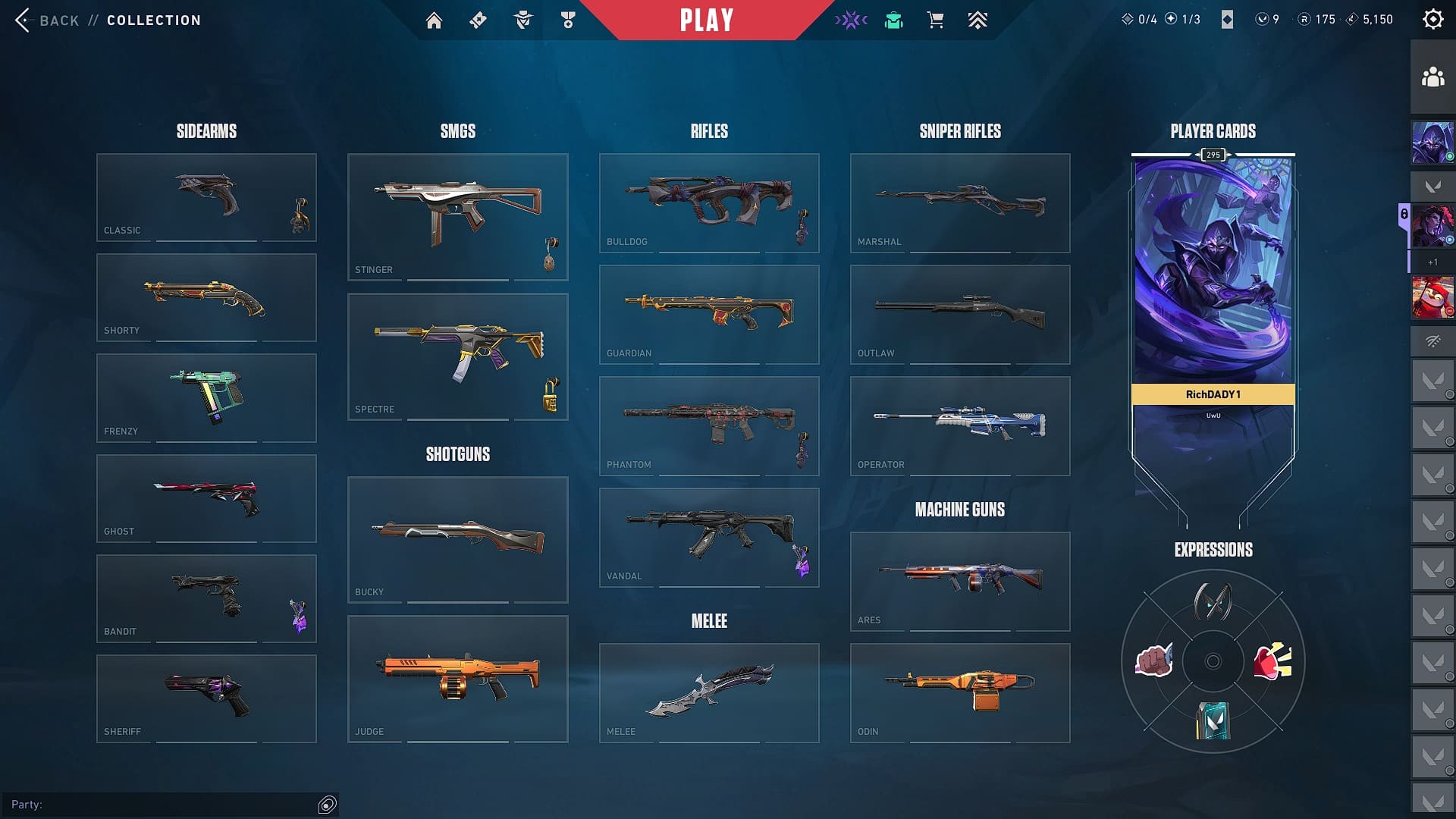Image resolution: width=1456 pixels, height=819 pixels.
Task: Toggle open party icon beside the Party field
Action: (327, 805)
